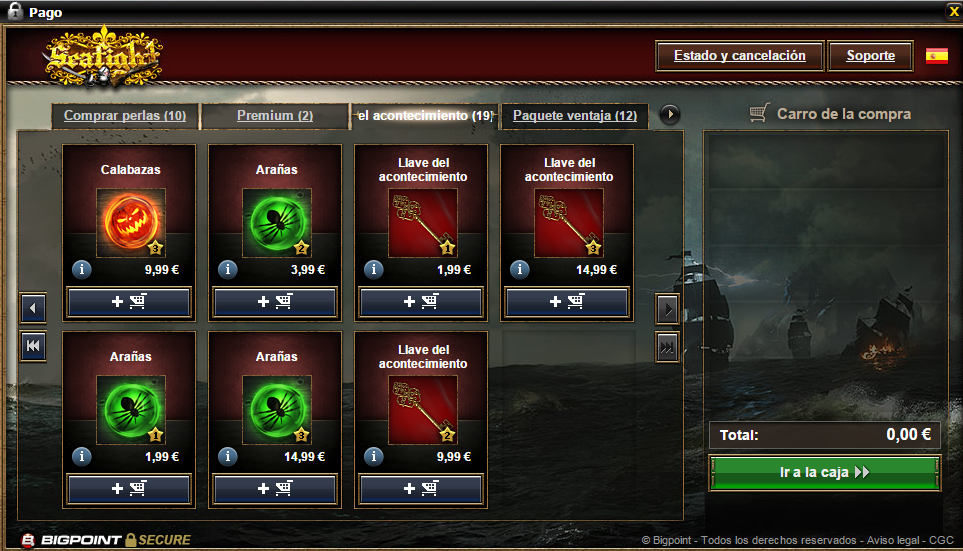Close the Pago window
This screenshot has width=963, height=551.
953,12
